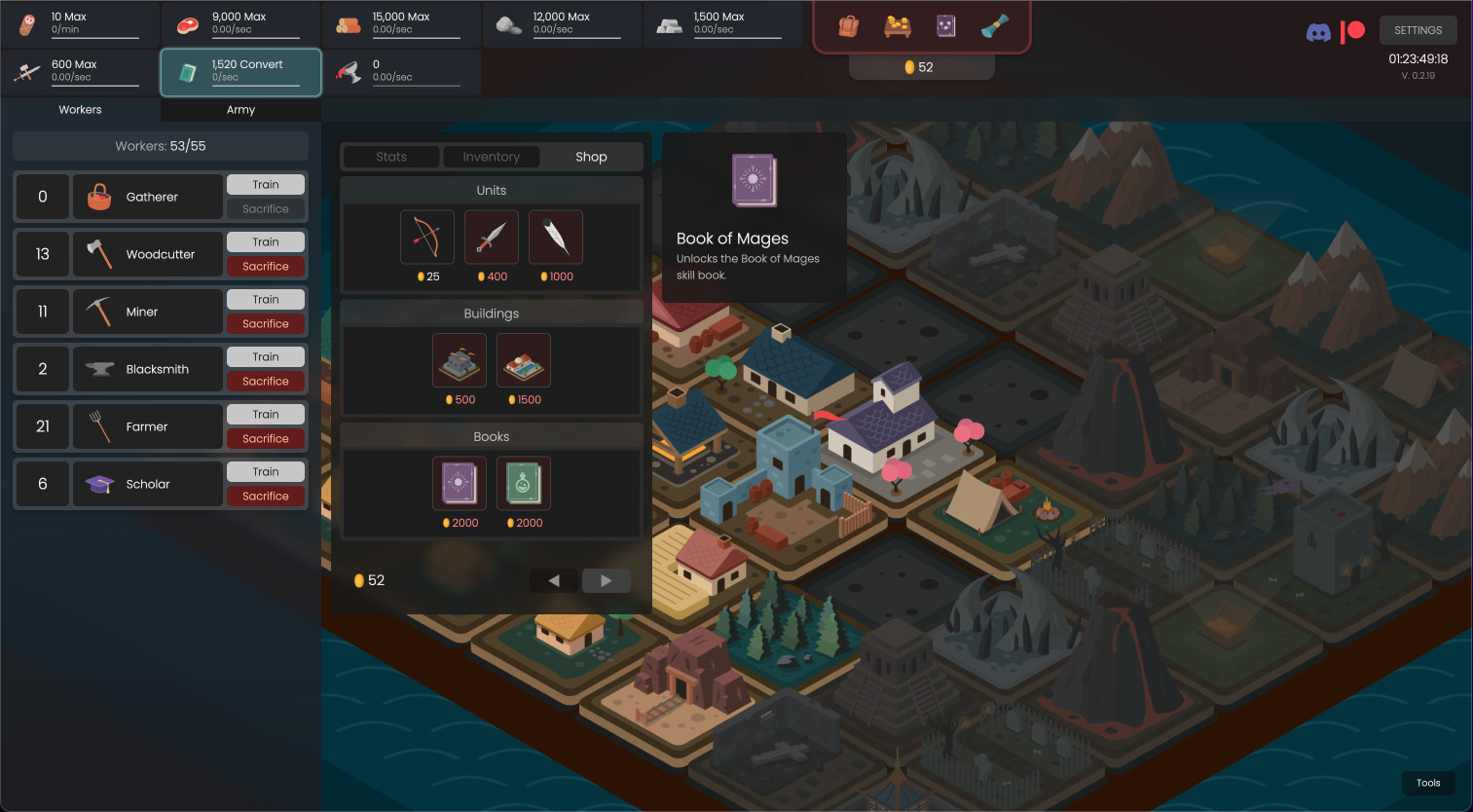Sacrifice a Farmer worker
Screen dimensions: 1473x812
pyautogui.click(x=266, y=438)
